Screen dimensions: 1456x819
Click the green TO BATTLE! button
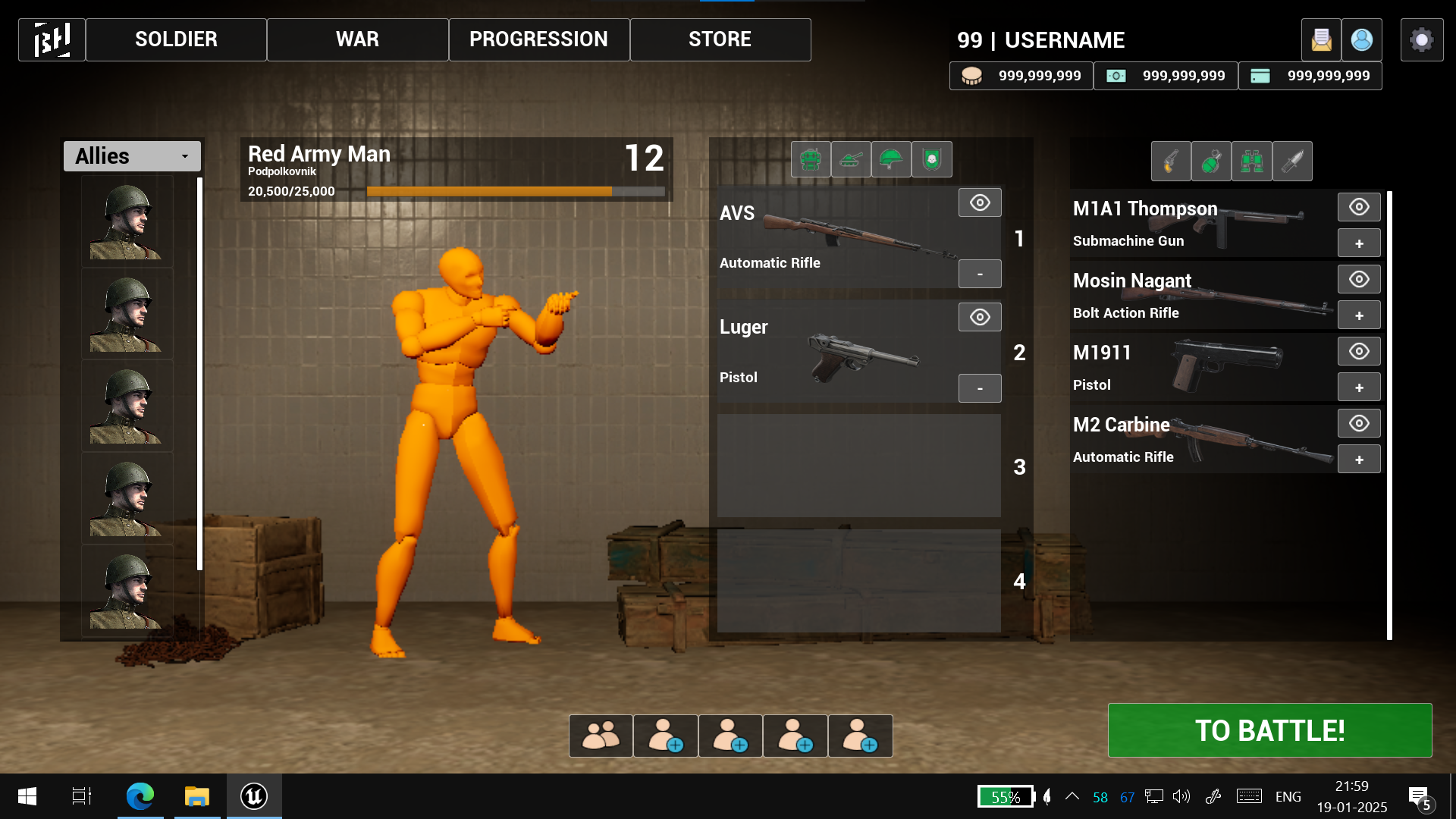(1269, 730)
